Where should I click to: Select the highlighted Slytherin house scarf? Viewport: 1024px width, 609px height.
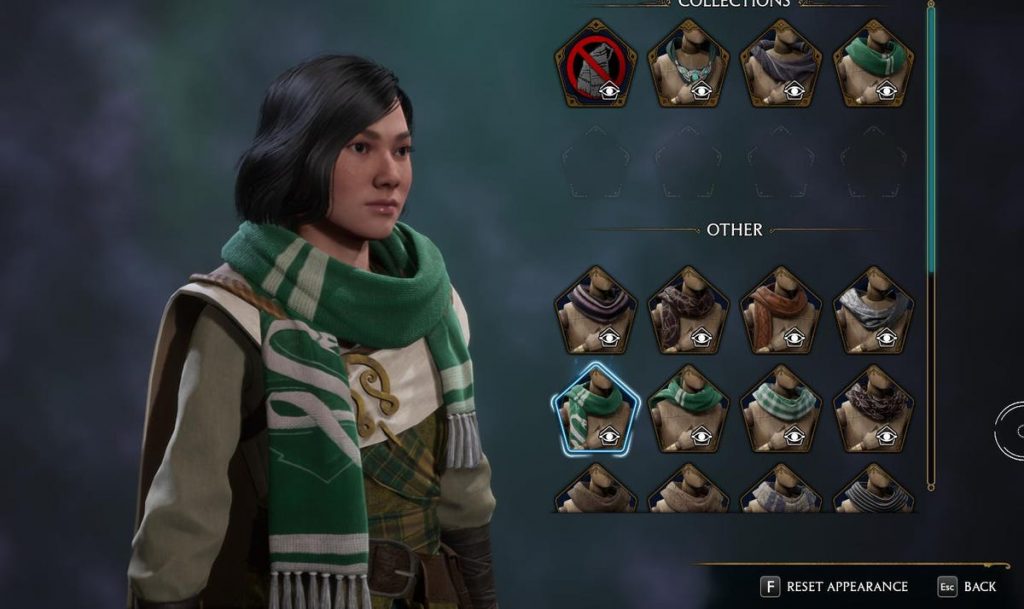(596, 408)
